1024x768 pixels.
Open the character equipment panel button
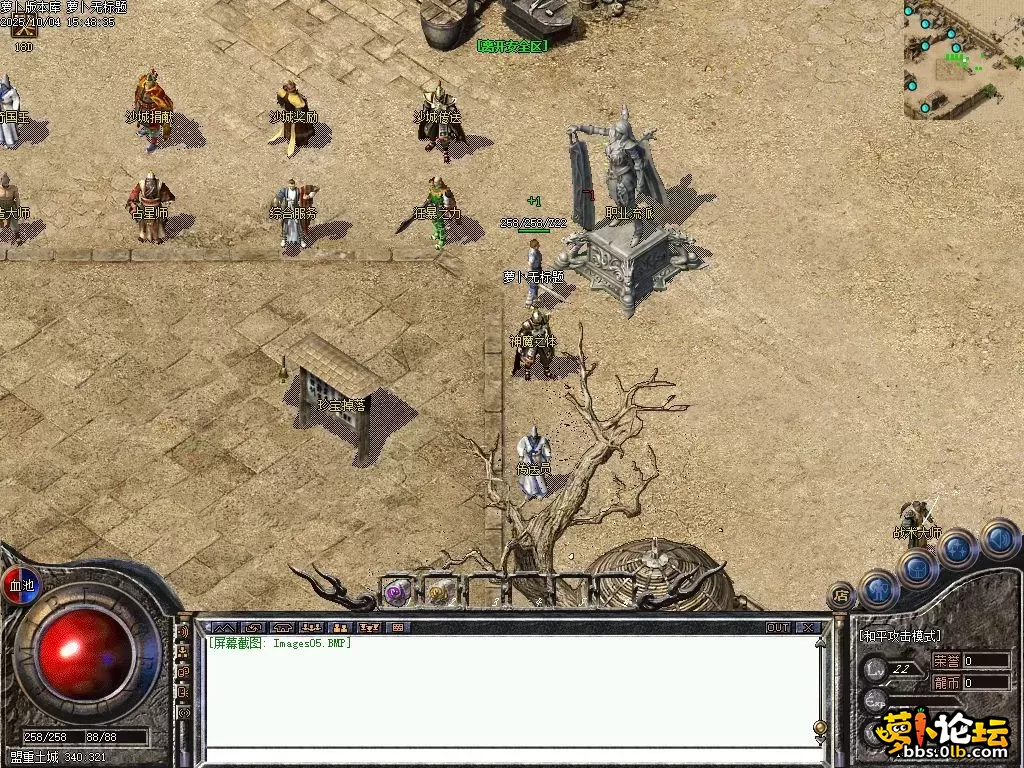tap(880, 589)
